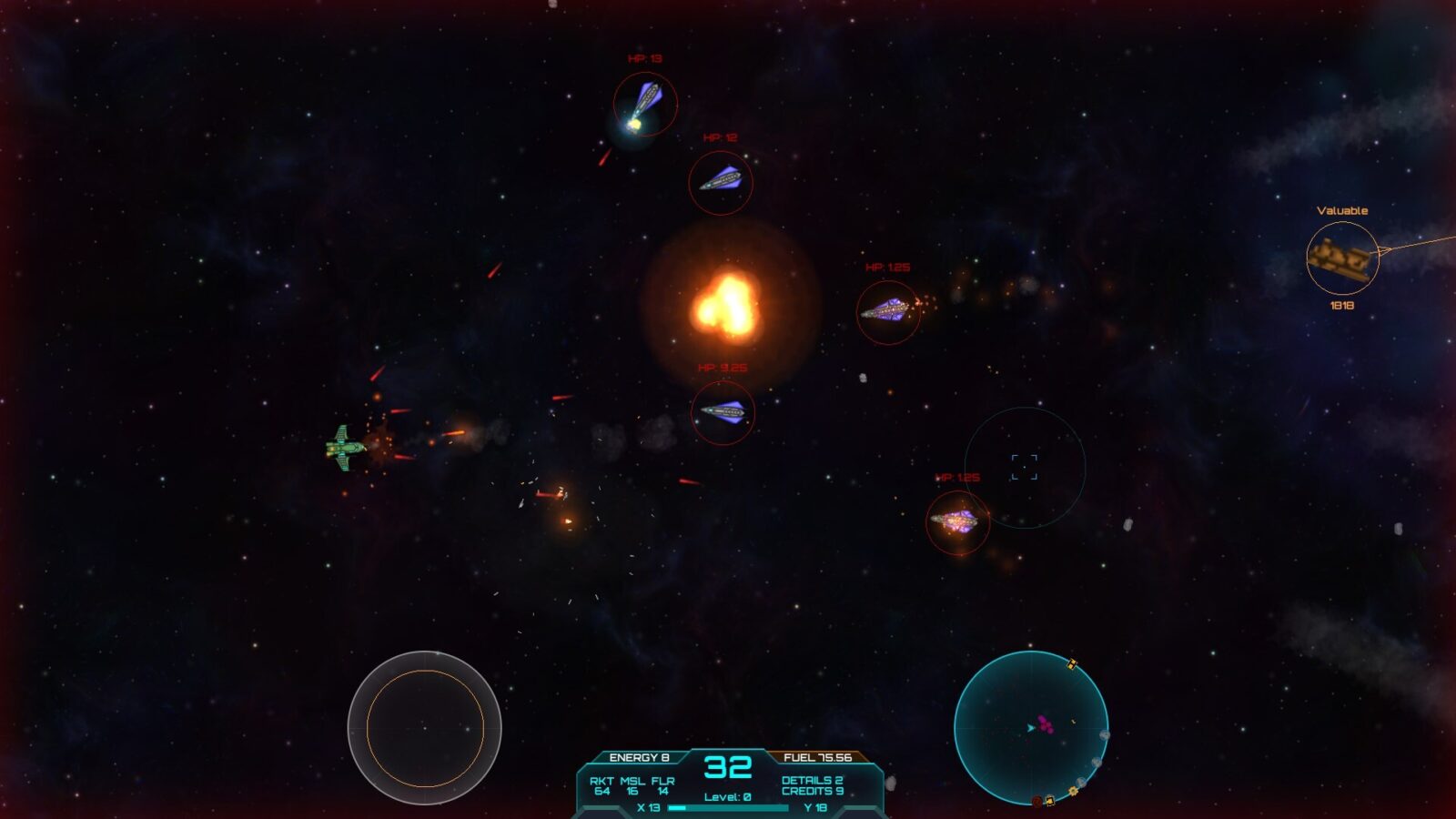The width and height of the screenshot is (1456, 819).
Task: Click the blue fighter labeled HP 9.25
Action: [723, 411]
